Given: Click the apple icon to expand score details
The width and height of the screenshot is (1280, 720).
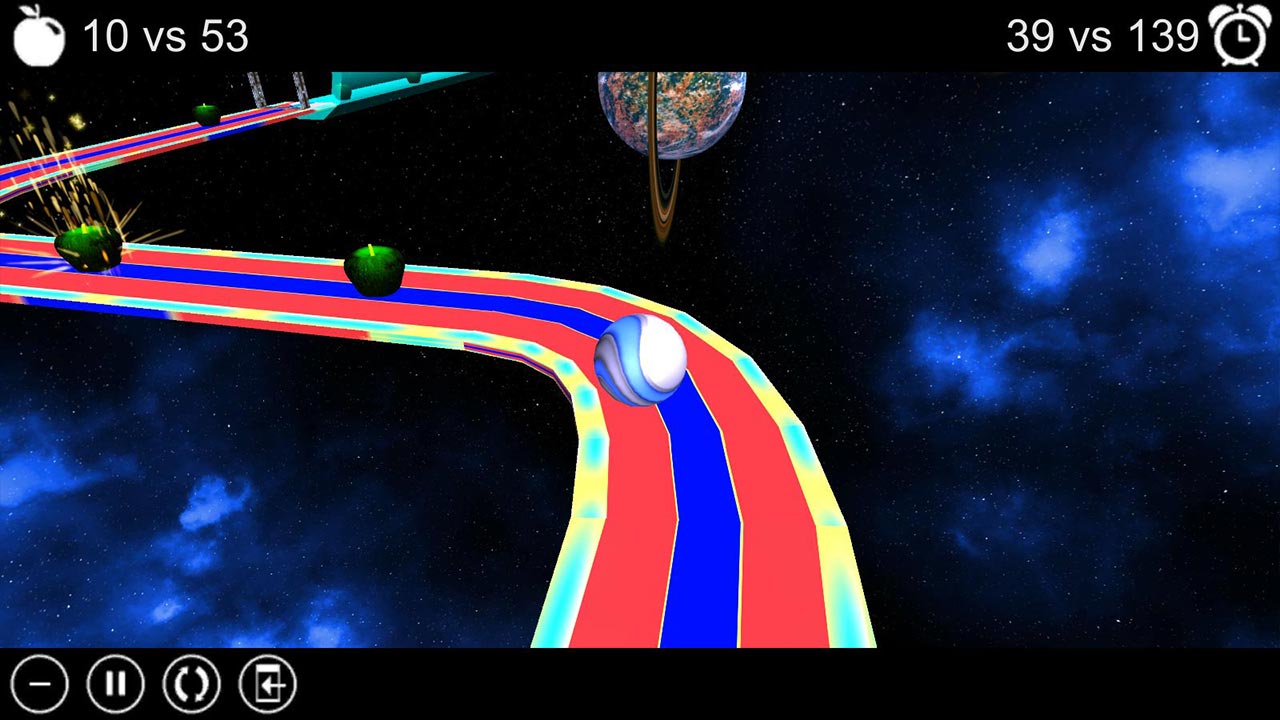Looking at the screenshot, I should [x=38, y=33].
